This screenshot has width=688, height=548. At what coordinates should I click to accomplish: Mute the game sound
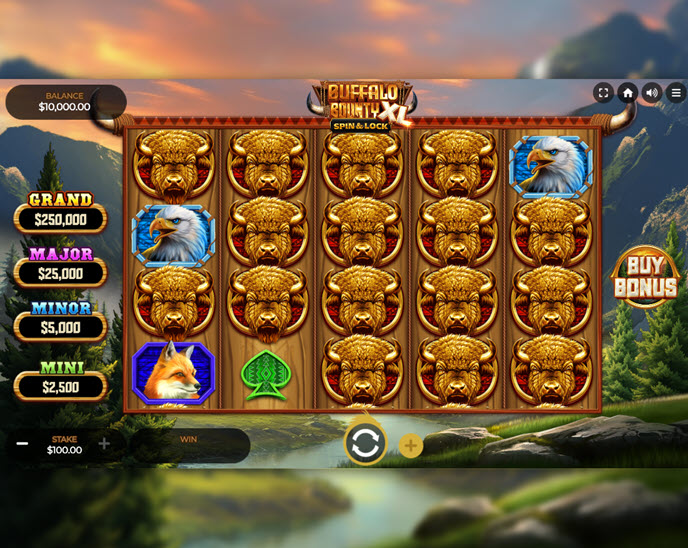pos(652,92)
